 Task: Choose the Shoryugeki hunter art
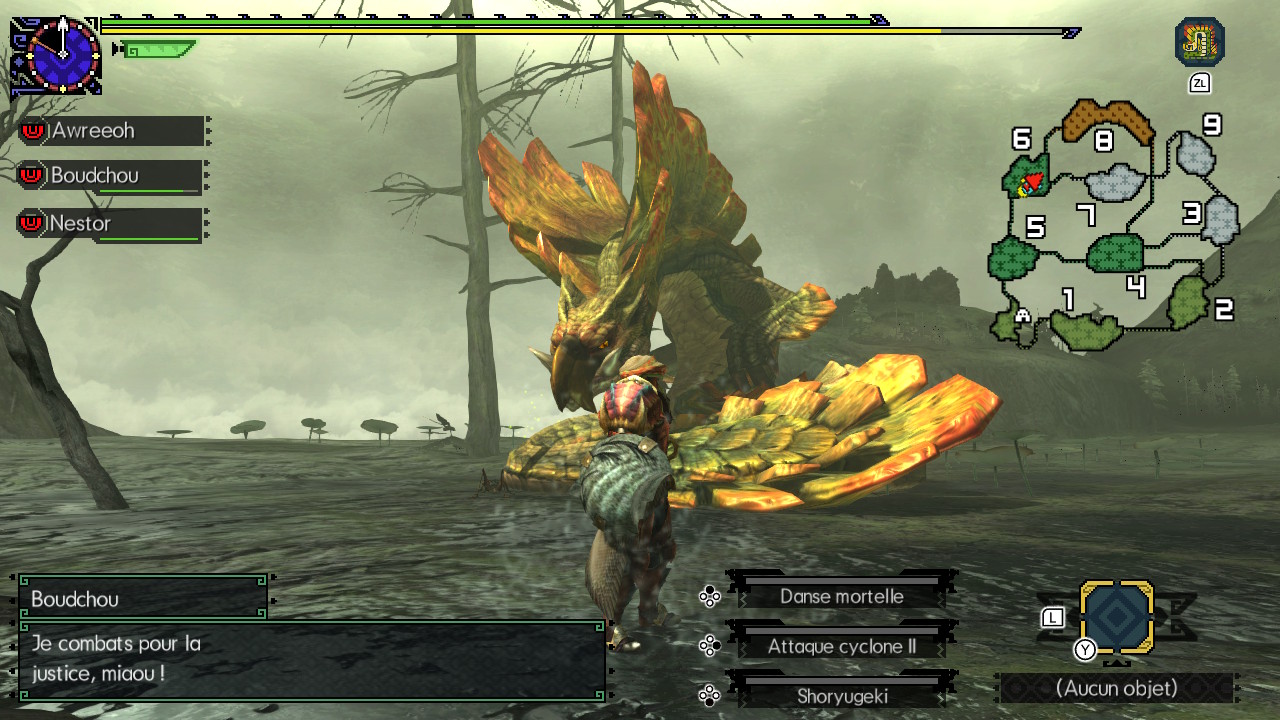coord(841,696)
